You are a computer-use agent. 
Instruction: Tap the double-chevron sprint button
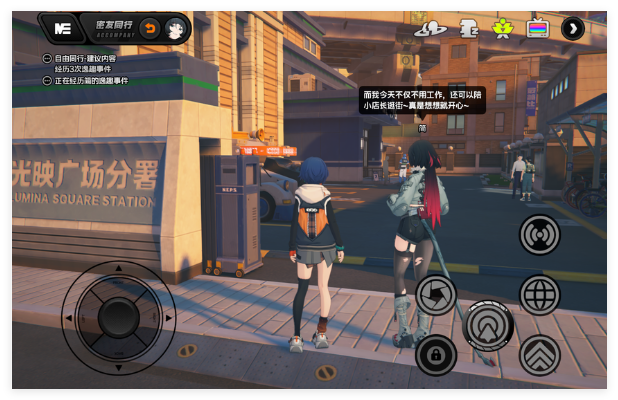click(x=540, y=355)
